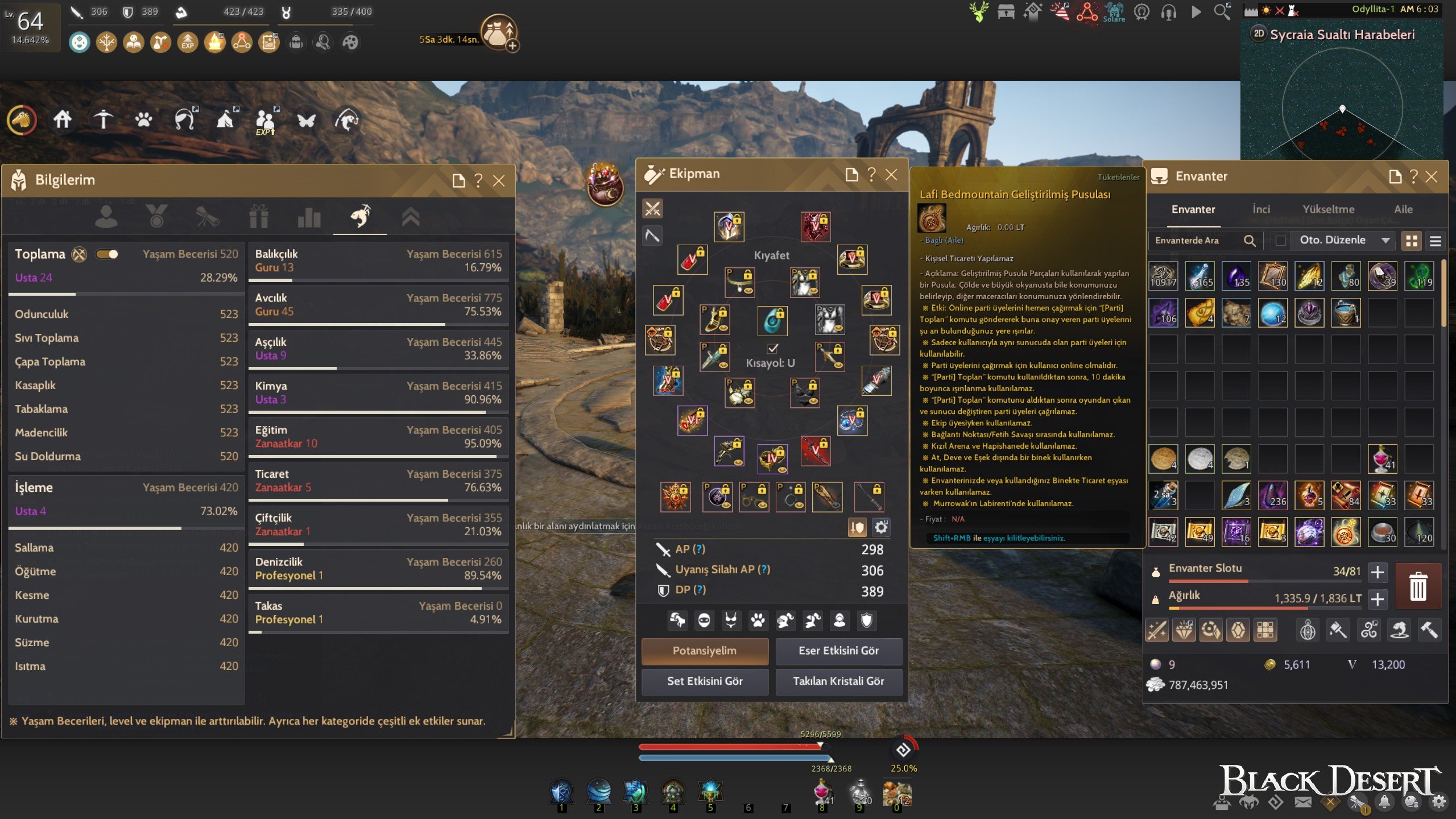
Task: Close the Envanter window
Action: pyautogui.click(x=1432, y=177)
